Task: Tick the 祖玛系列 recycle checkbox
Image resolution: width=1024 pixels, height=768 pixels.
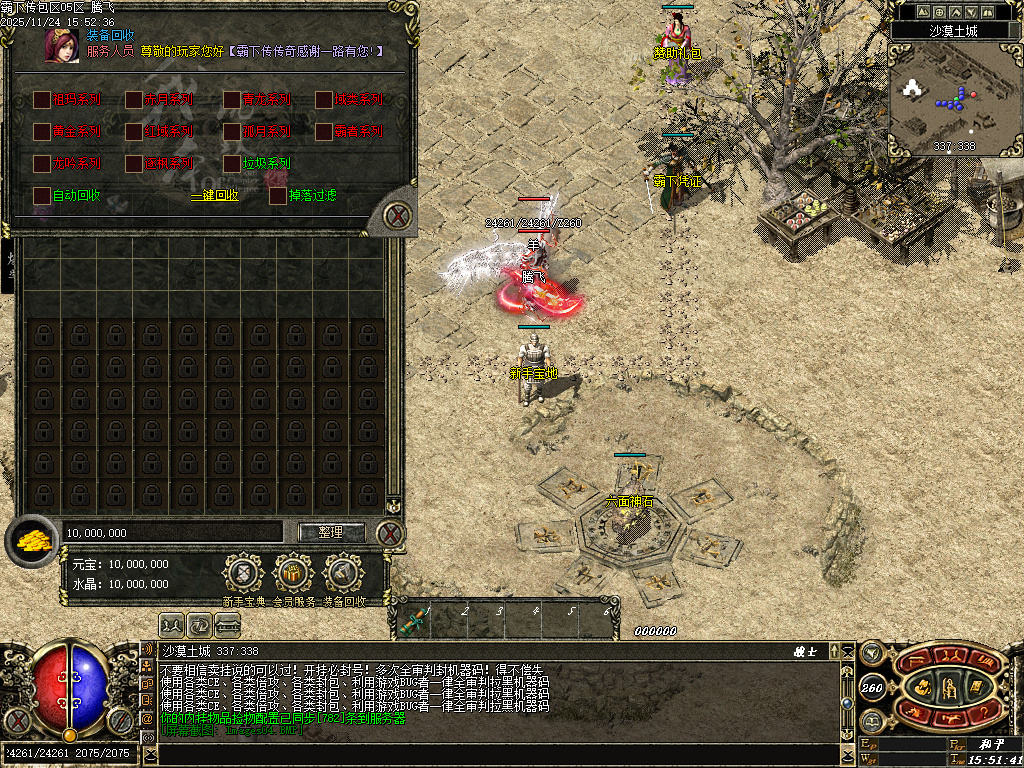Action: pos(42,99)
